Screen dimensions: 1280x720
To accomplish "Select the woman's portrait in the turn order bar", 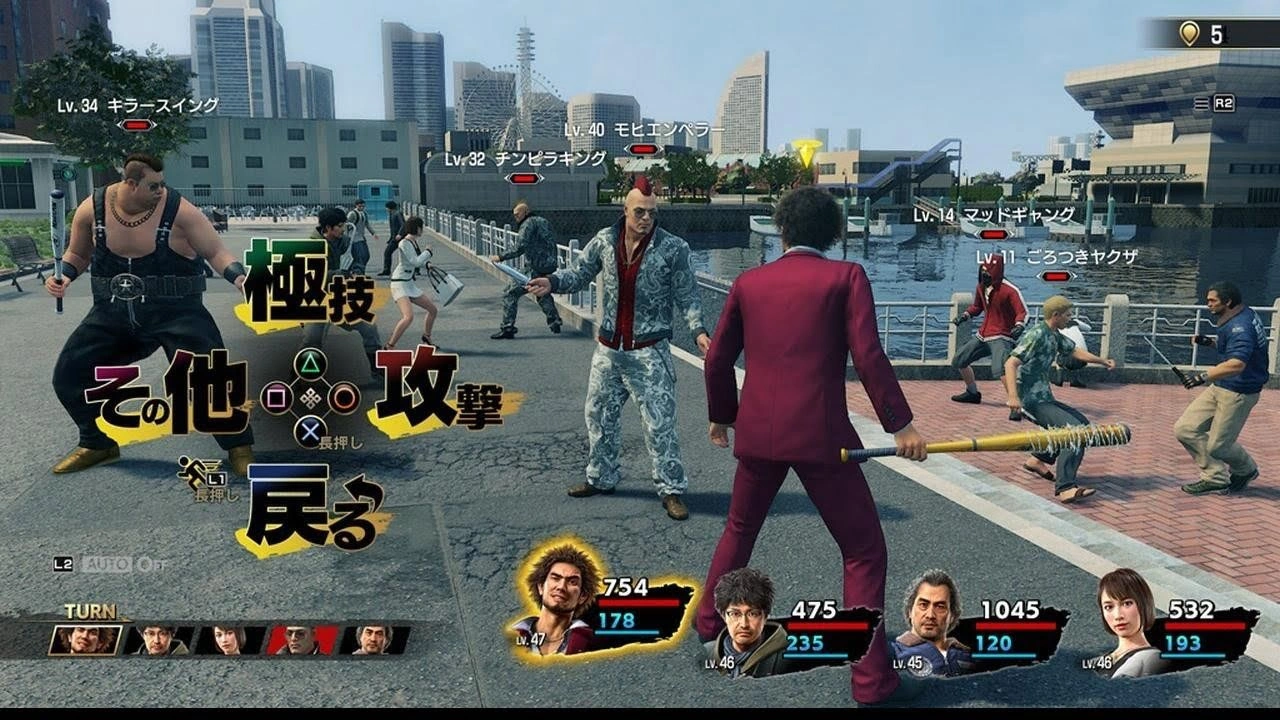I will pyautogui.click(x=230, y=640).
